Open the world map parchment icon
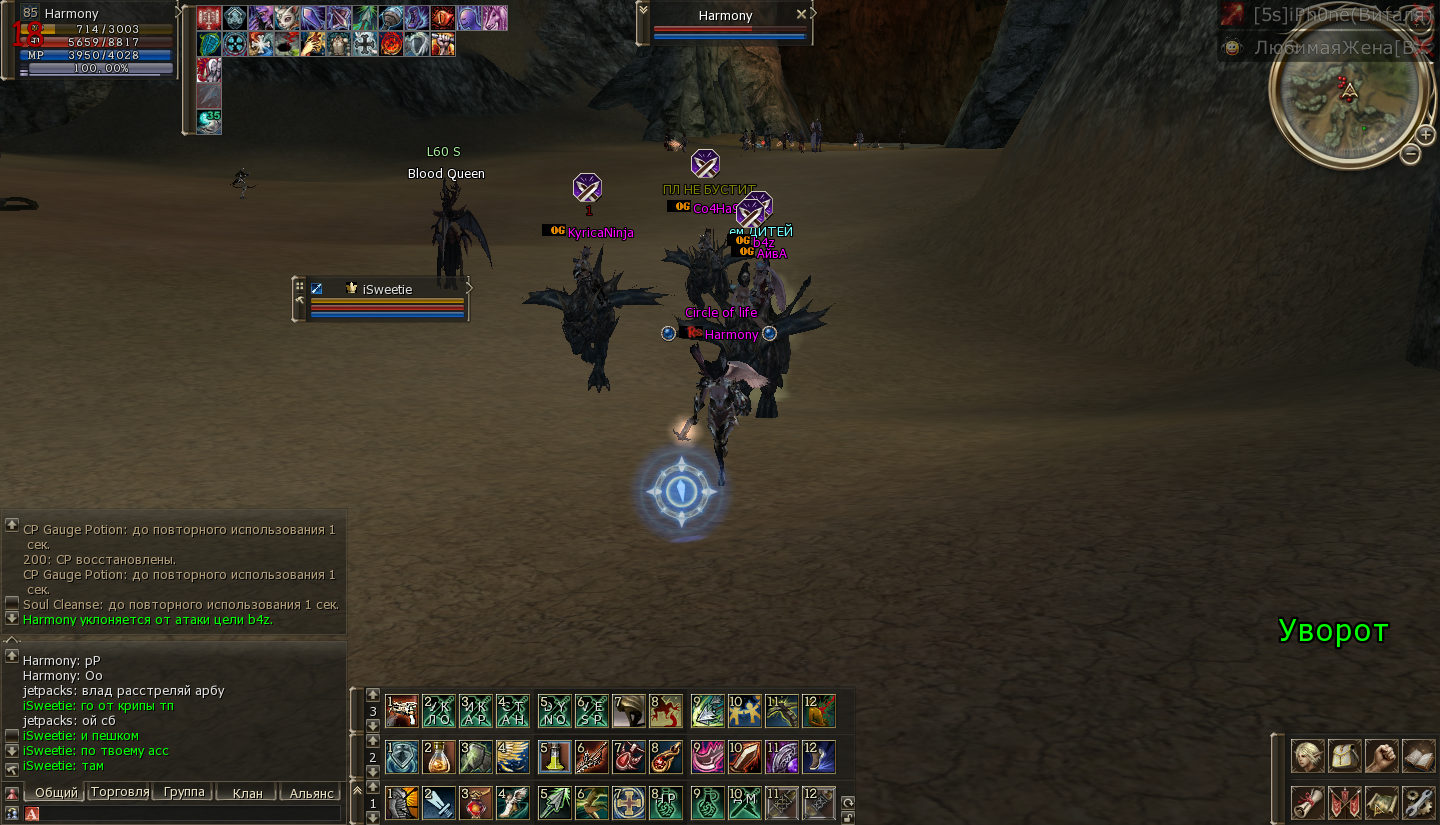The width and height of the screenshot is (1440, 825). pos(1382,802)
